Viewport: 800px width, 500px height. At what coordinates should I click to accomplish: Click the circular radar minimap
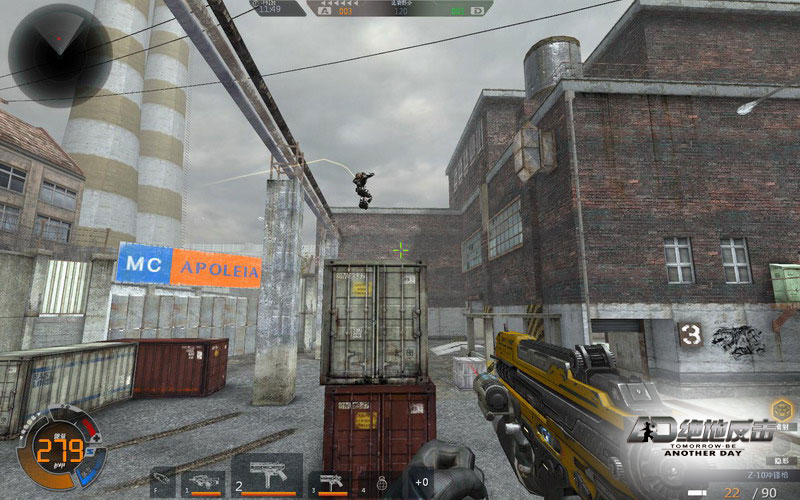pyautogui.click(x=59, y=52)
